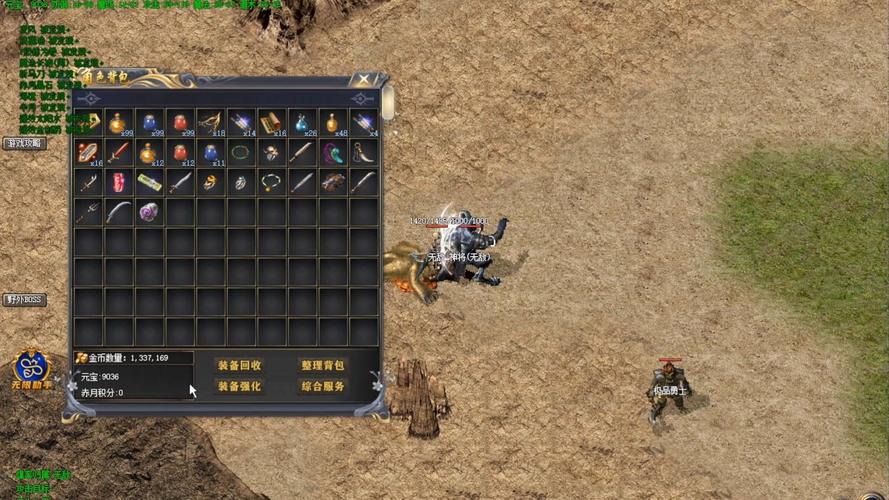Click the 装备回收 equipment recycle button
Image resolution: width=889 pixels, height=500 pixels.
click(x=240, y=365)
